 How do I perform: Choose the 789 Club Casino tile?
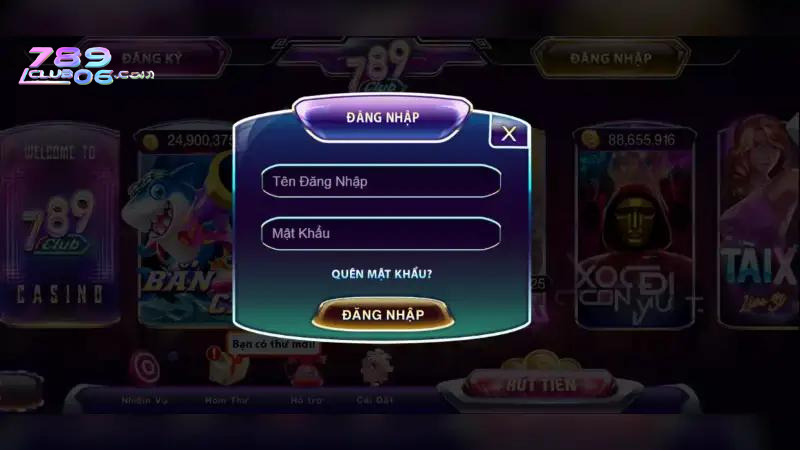click(x=60, y=230)
